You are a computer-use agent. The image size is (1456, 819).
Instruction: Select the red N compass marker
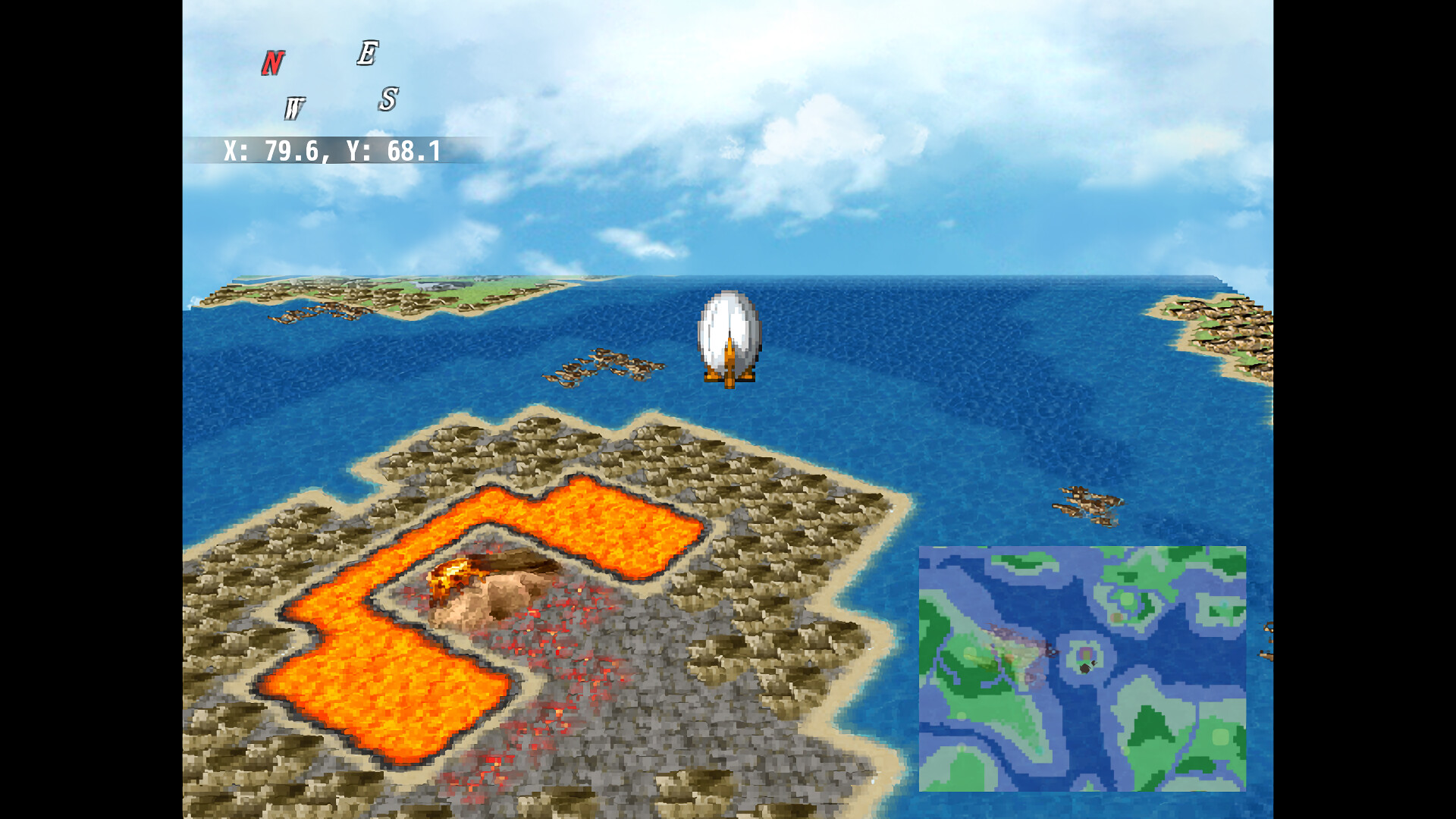273,63
